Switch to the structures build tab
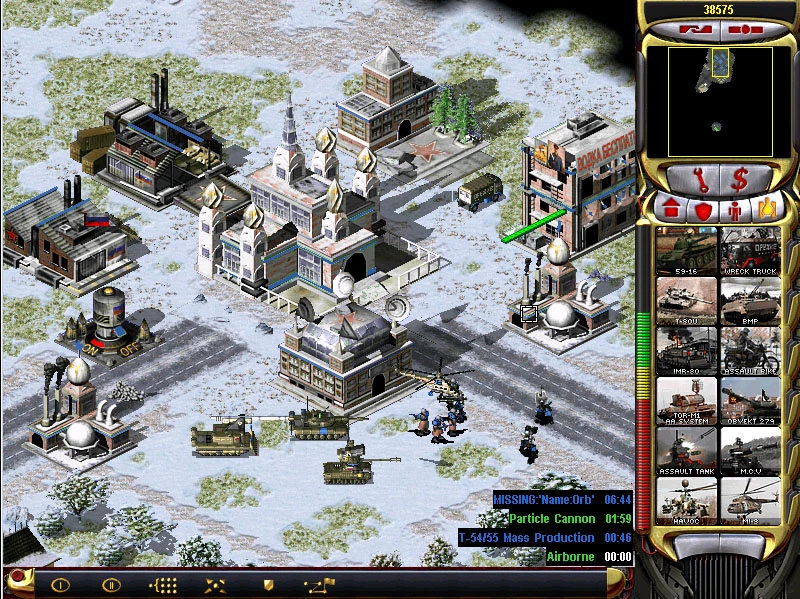800x599 pixels. click(x=672, y=210)
